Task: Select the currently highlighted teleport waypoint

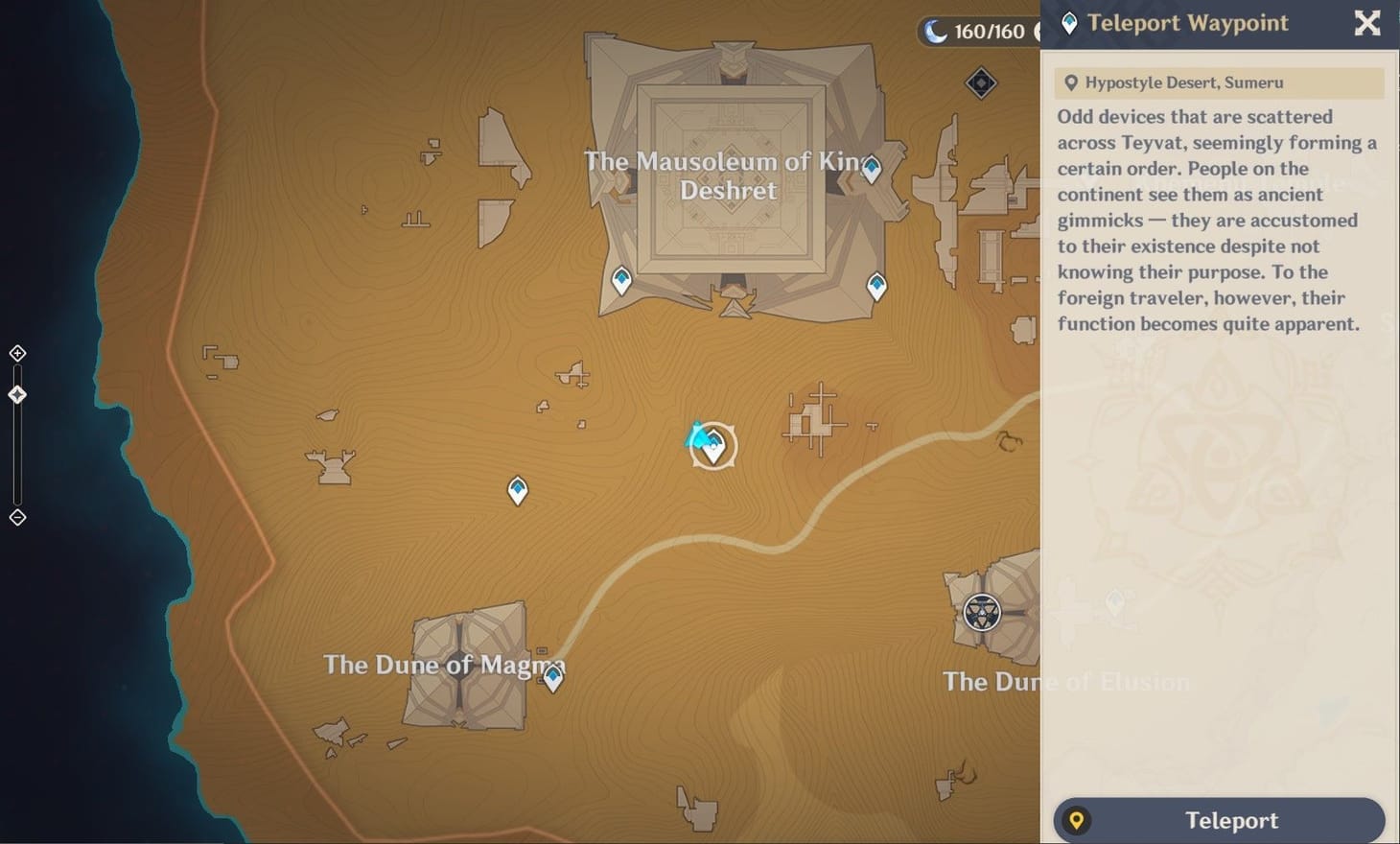Action: pyautogui.click(x=713, y=446)
